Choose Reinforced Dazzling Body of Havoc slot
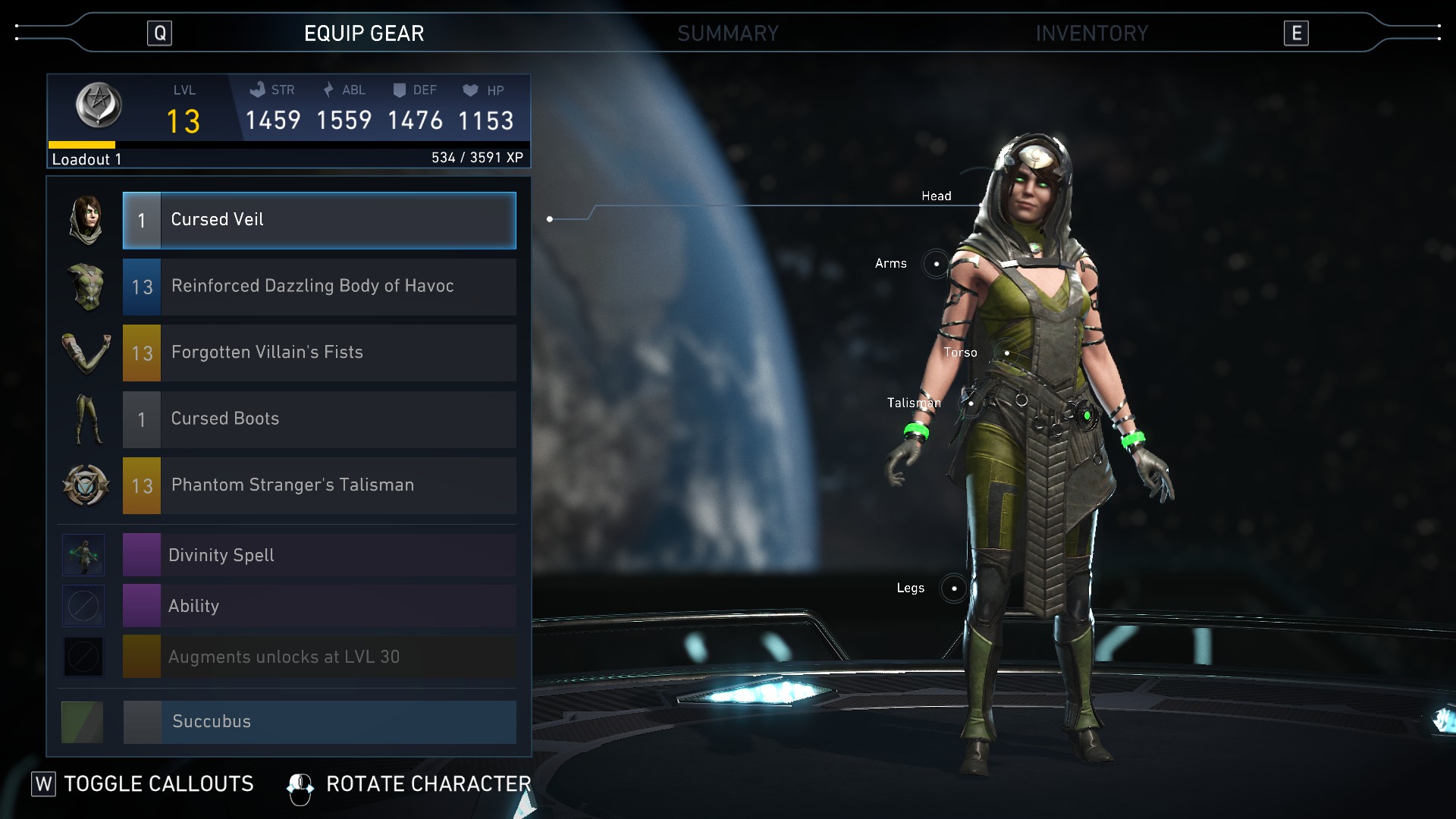Image resolution: width=1456 pixels, height=819 pixels. pos(319,287)
